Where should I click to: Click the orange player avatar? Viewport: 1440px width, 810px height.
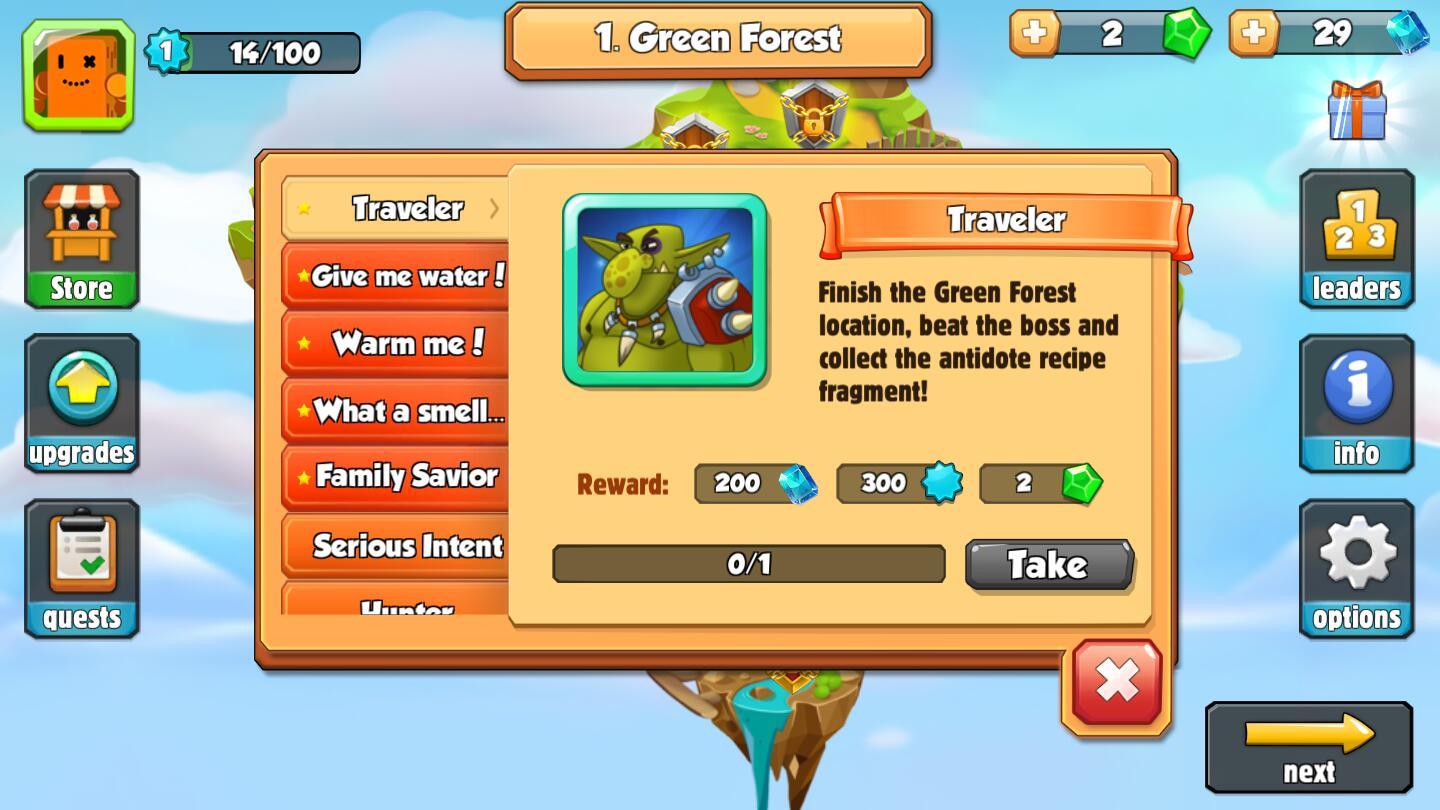(x=79, y=75)
